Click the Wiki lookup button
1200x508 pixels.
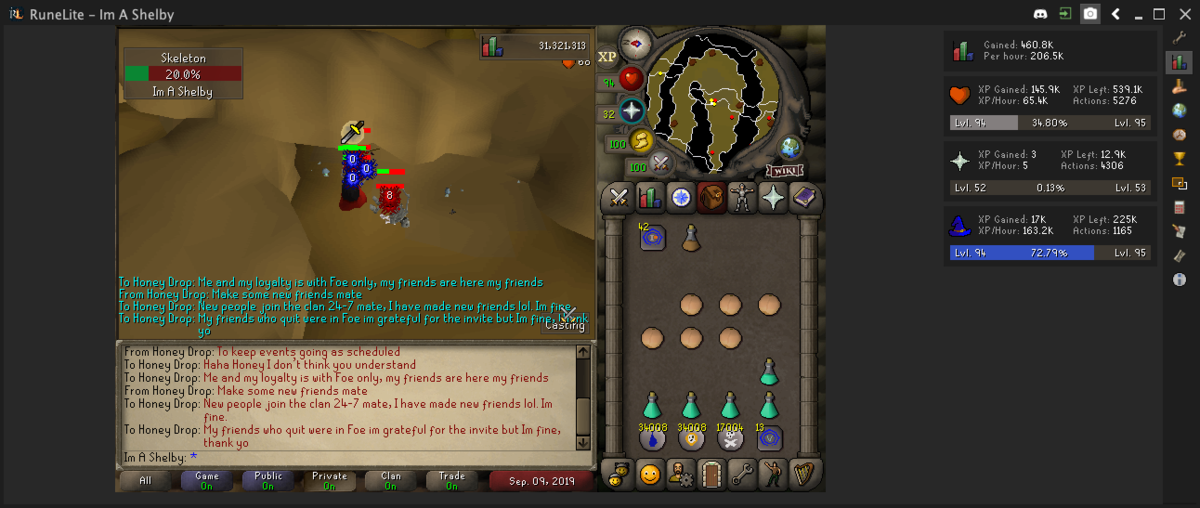[785, 170]
